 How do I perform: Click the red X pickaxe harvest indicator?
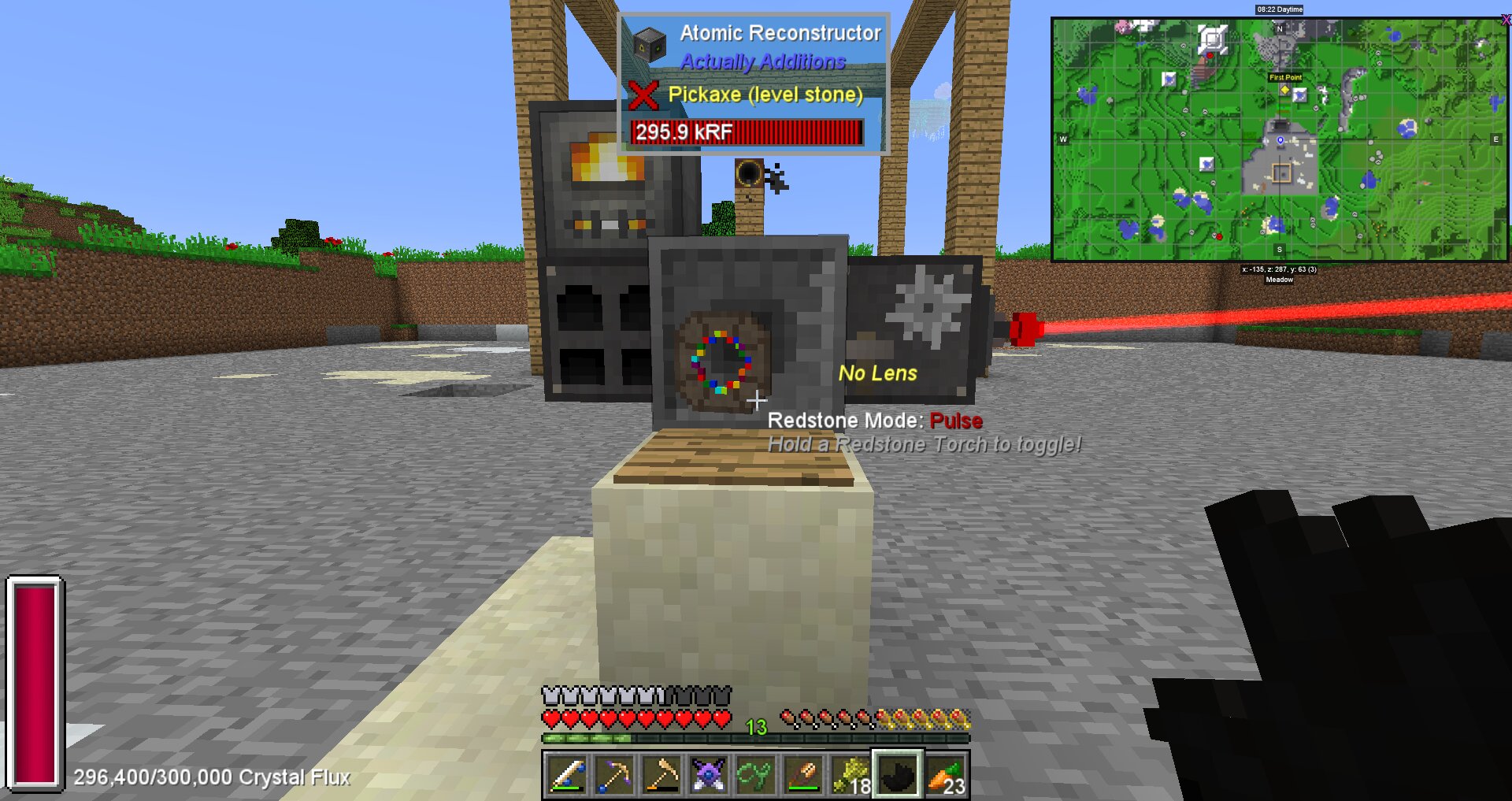click(x=644, y=95)
